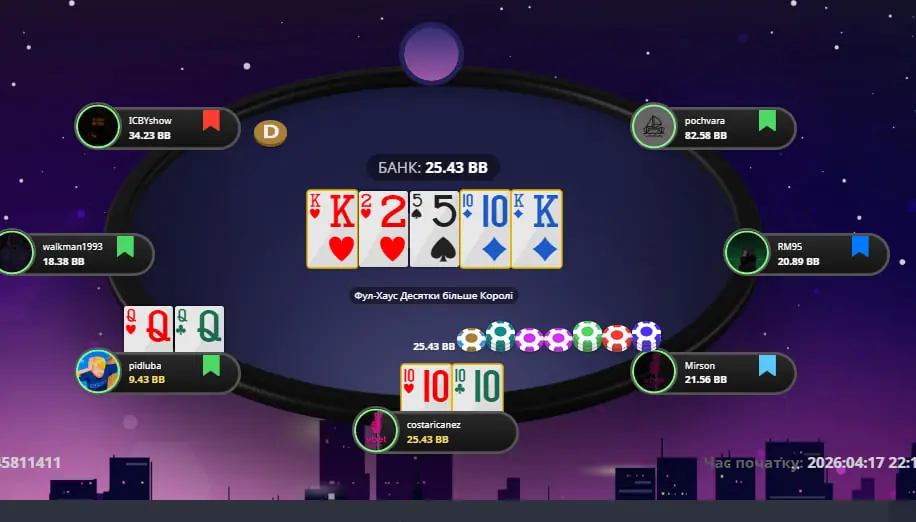
Task: Click the green tag on pochvara's panel
Action: click(767, 121)
